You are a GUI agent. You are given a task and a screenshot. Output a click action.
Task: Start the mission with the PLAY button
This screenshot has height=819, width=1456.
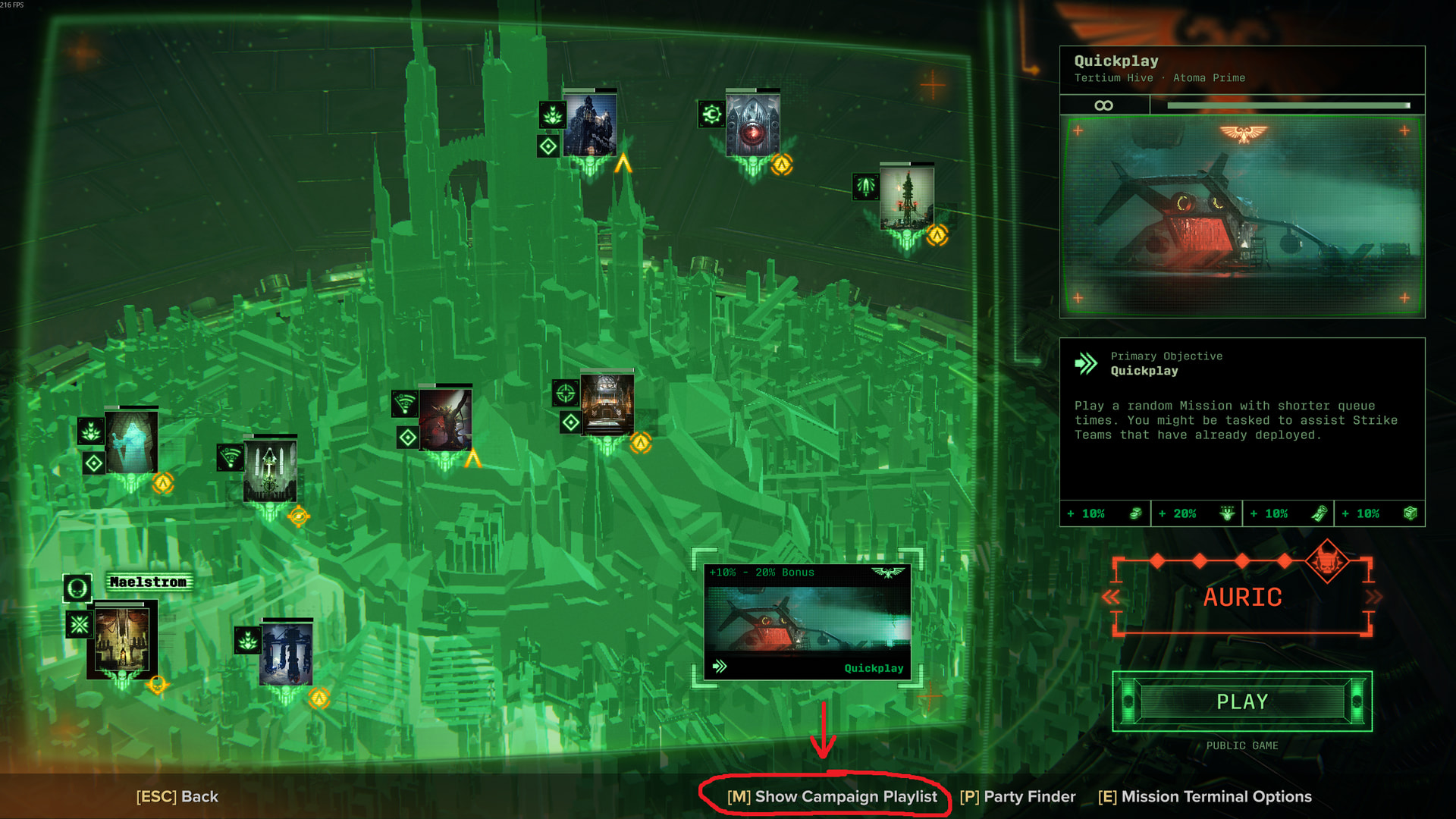pyautogui.click(x=1241, y=701)
